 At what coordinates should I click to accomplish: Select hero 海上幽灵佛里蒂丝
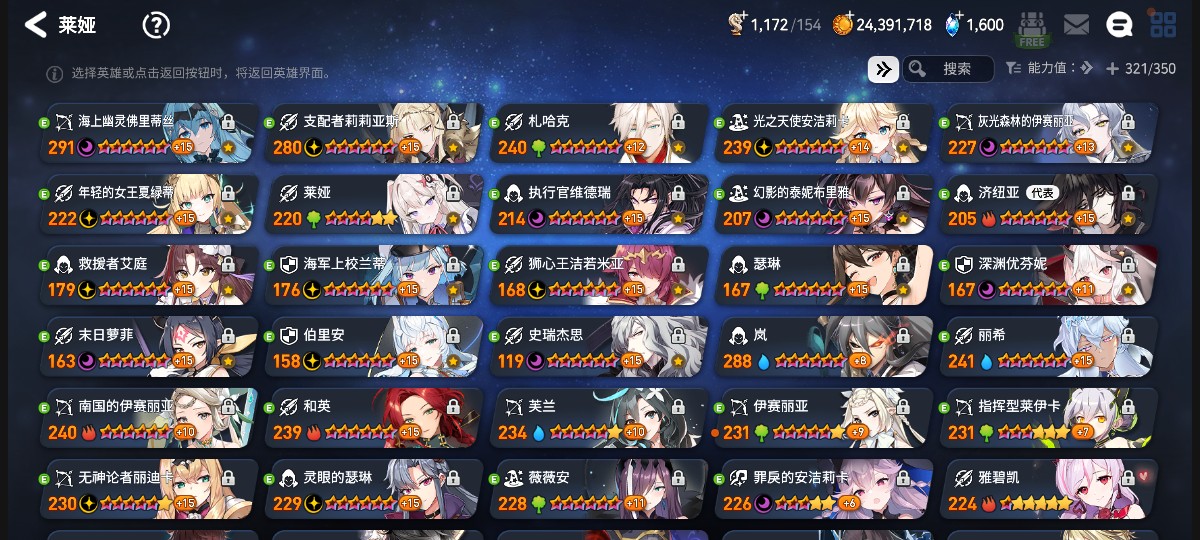(150, 134)
